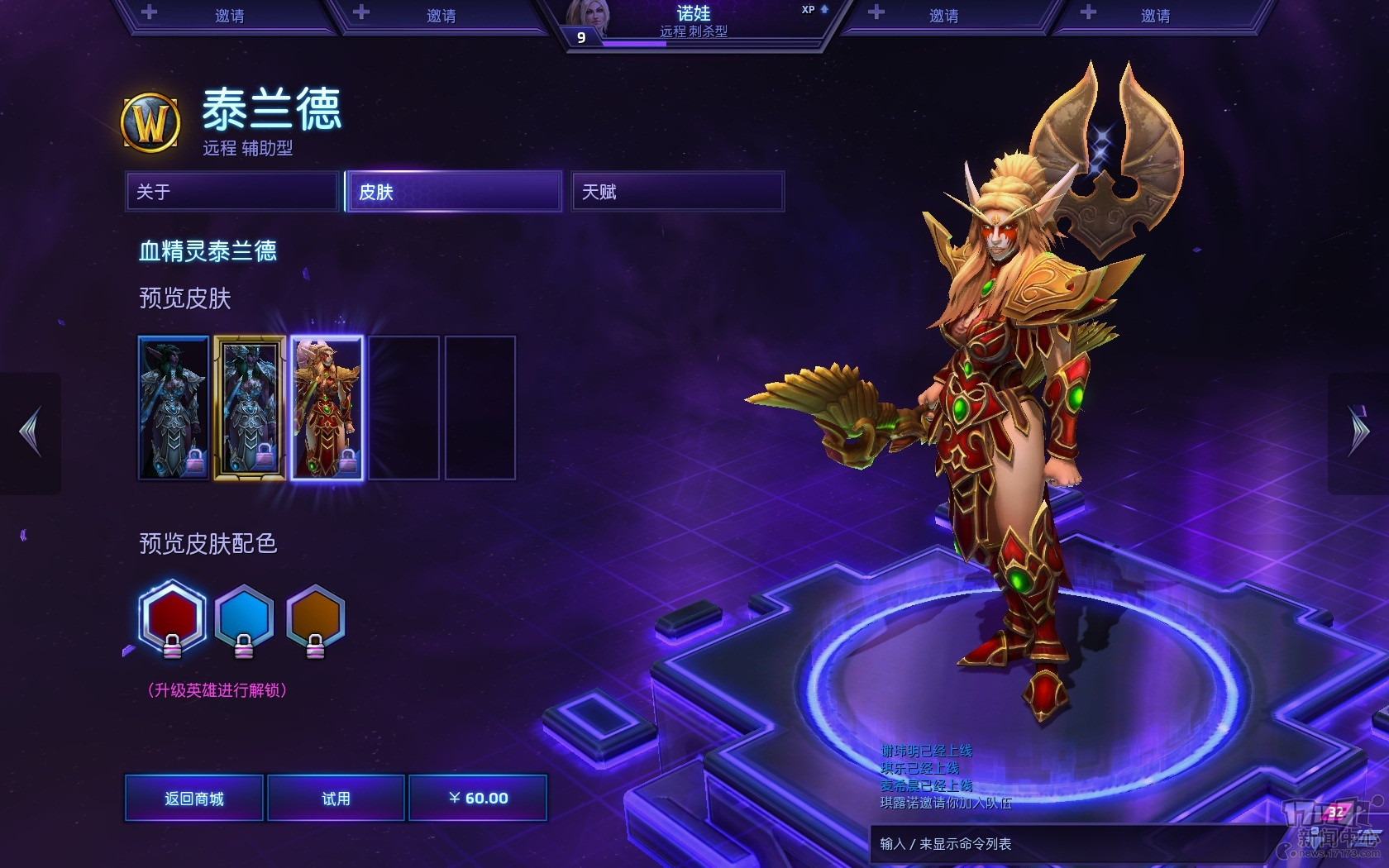
Task: Pick the red skin tint hexagon
Action: tap(172, 618)
